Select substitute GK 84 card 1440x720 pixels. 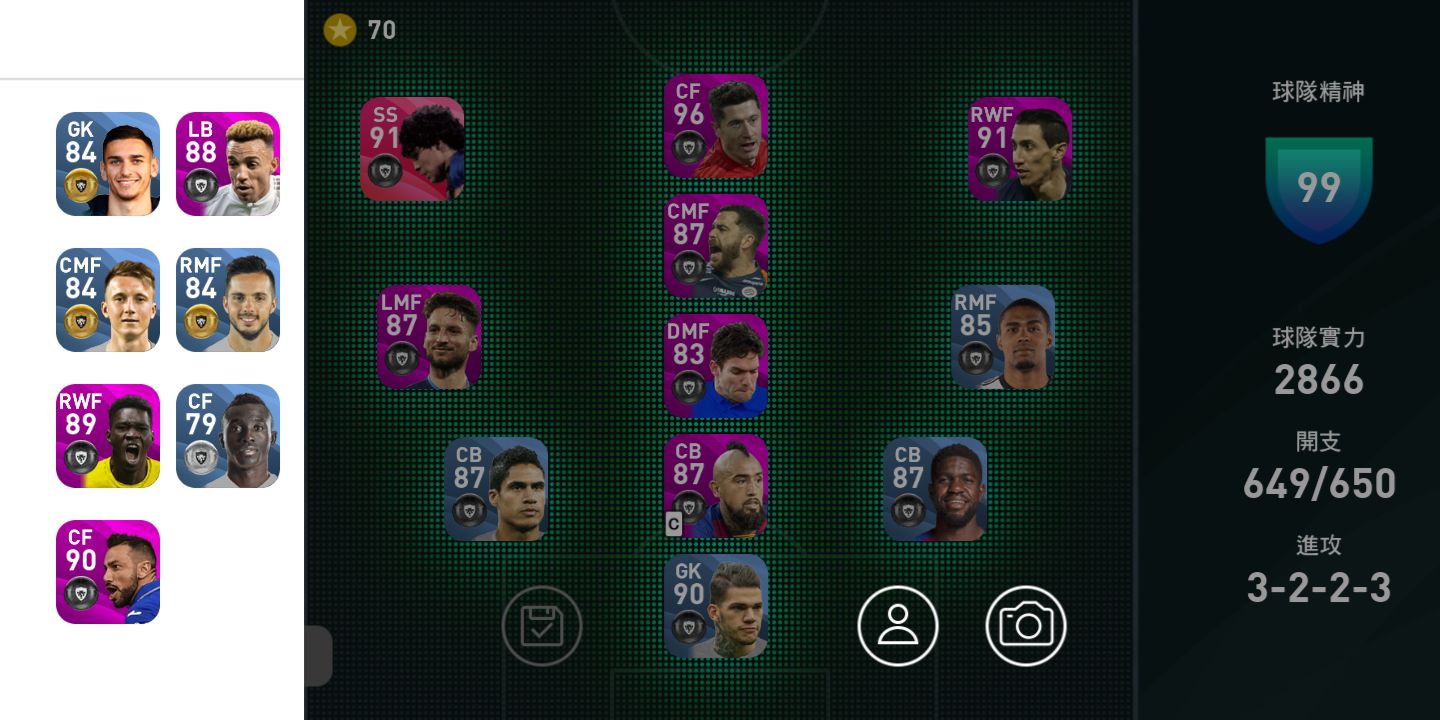108,164
